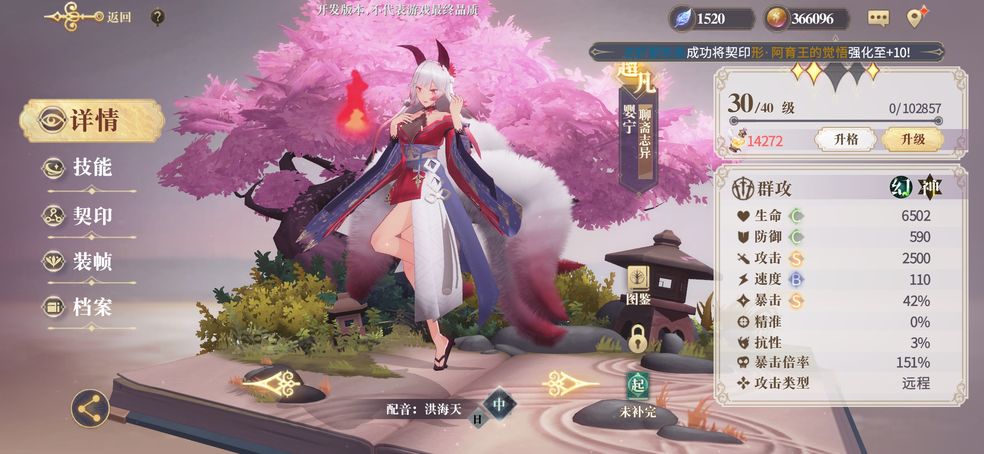The height and width of the screenshot is (454, 984).
Task: Switch to the 装帧 tab
Action: [x=90, y=261]
